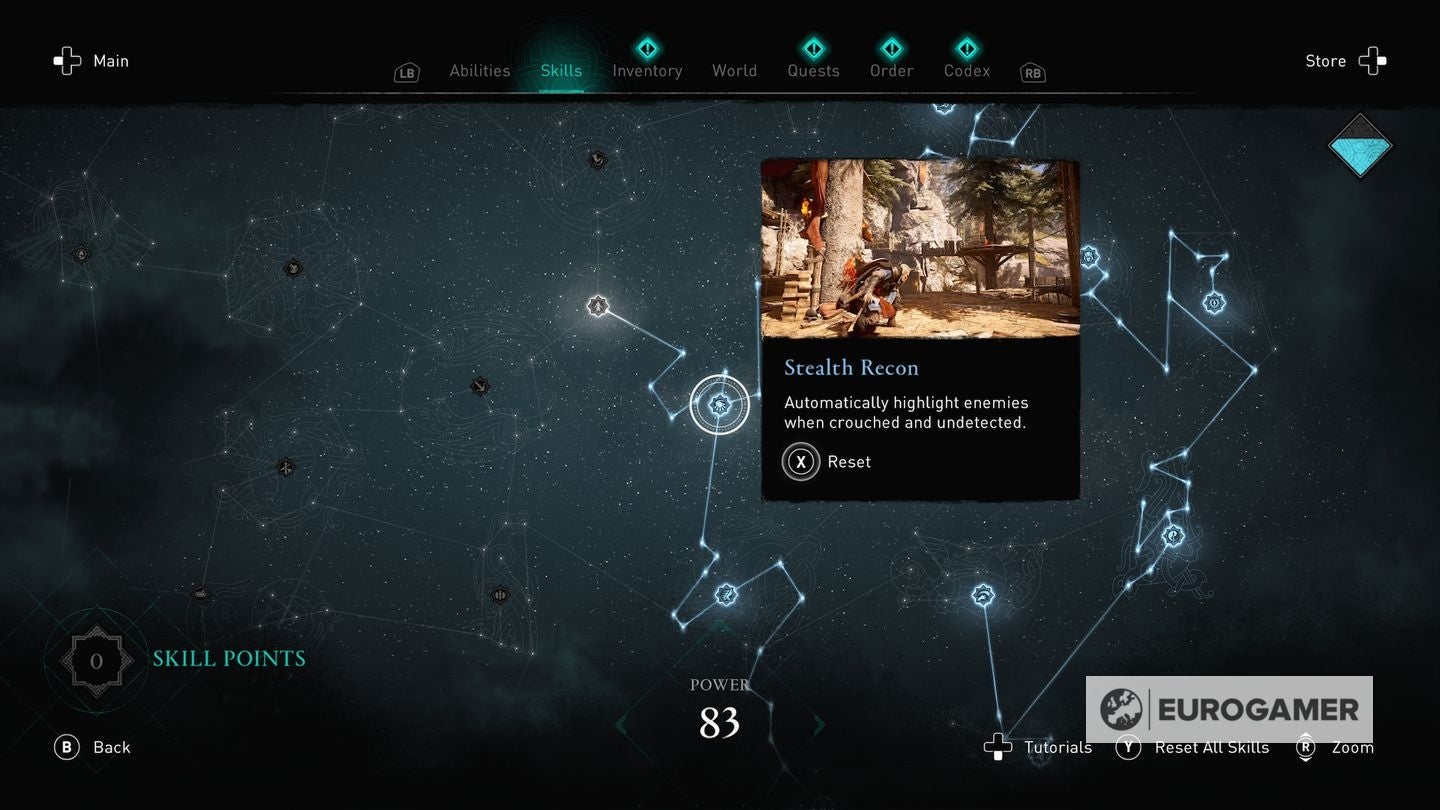The width and height of the screenshot is (1440, 810).
Task: Click the diamond rune emblem in top-right corner
Action: pos(1361,145)
